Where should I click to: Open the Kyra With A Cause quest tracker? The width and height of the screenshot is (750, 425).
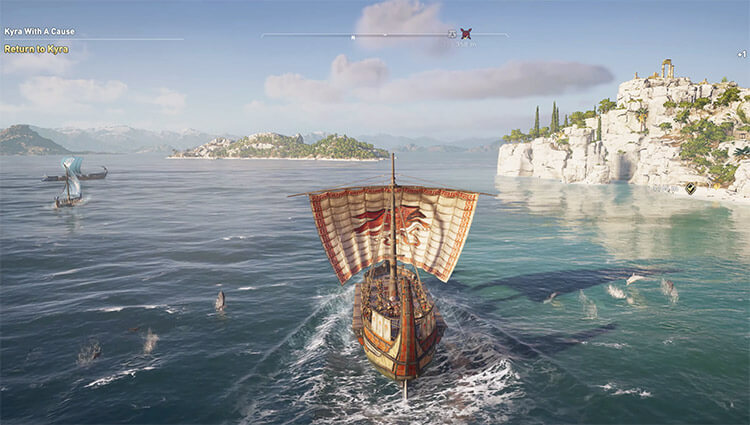pos(39,32)
